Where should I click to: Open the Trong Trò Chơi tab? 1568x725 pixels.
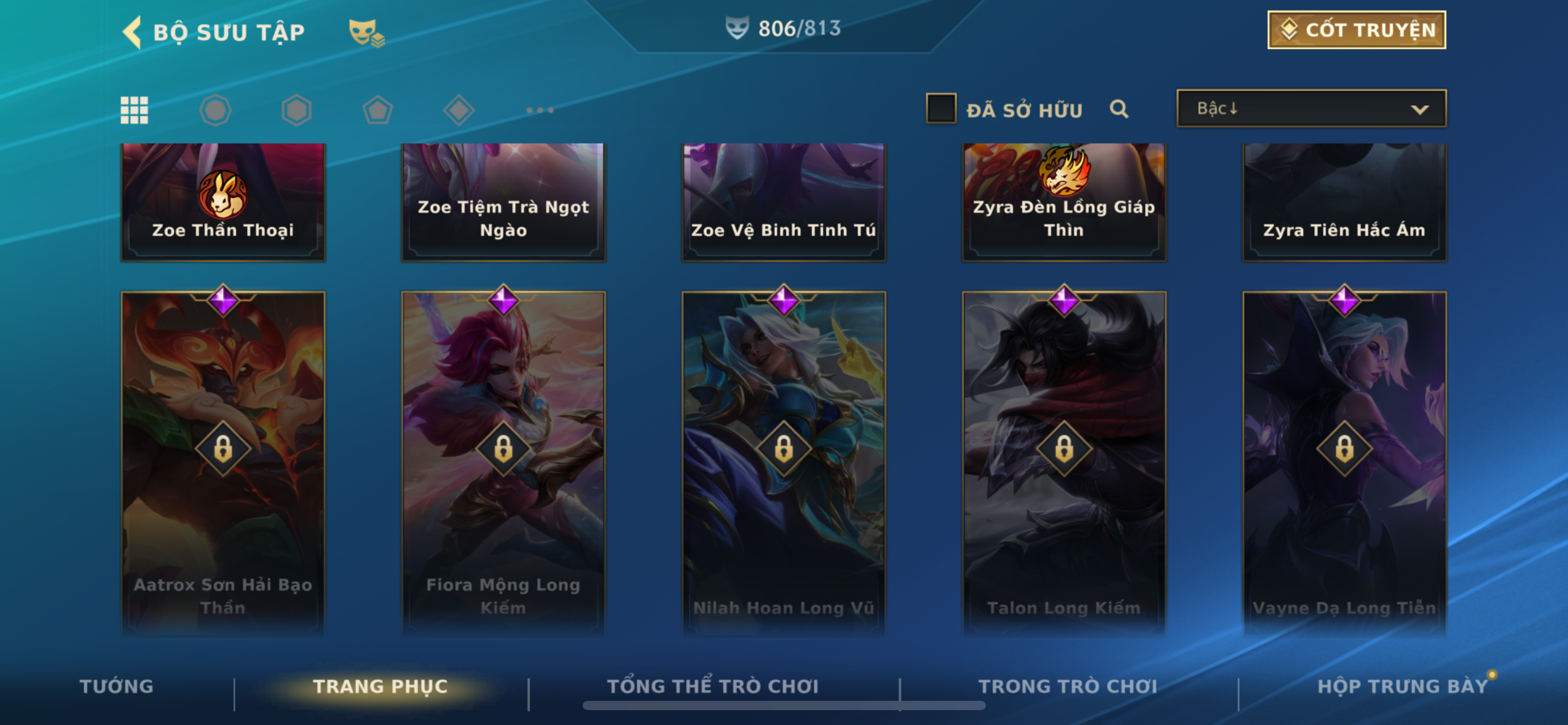1068,686
